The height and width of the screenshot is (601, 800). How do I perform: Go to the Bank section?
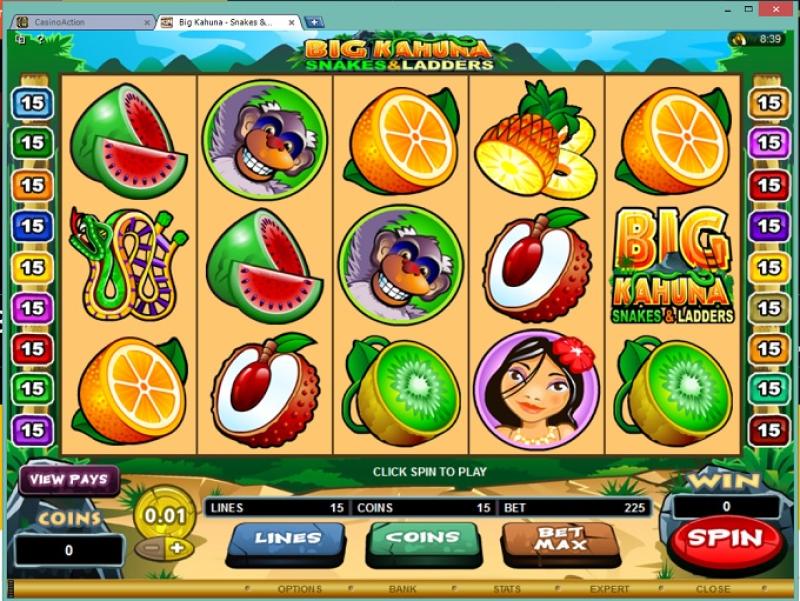(403, 589)
